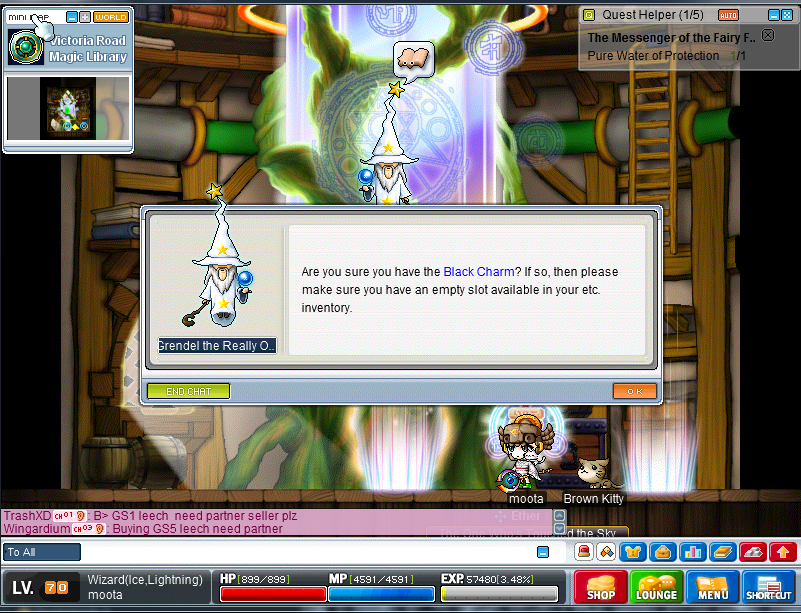The width and height of the screenshot is (801, 613).
Task: Open the inventory bag icon
Action: (660, 552)
